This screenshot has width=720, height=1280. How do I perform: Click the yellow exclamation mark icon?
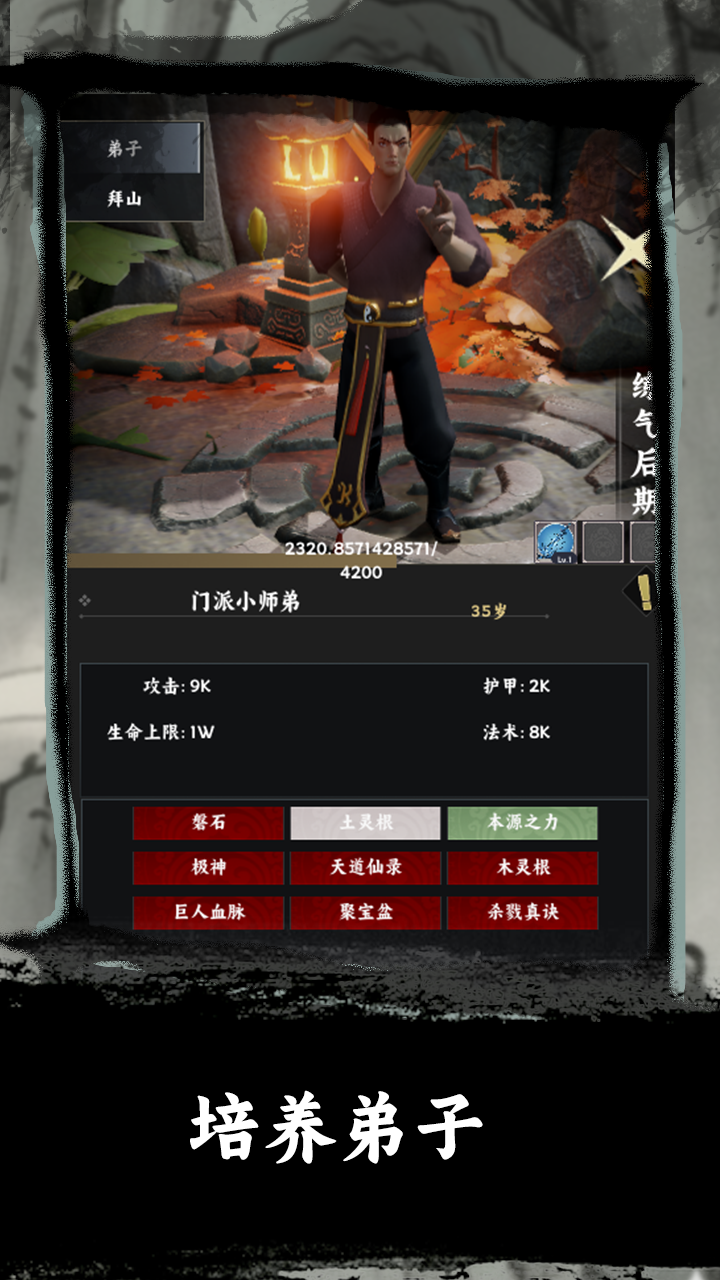point(644,593)
